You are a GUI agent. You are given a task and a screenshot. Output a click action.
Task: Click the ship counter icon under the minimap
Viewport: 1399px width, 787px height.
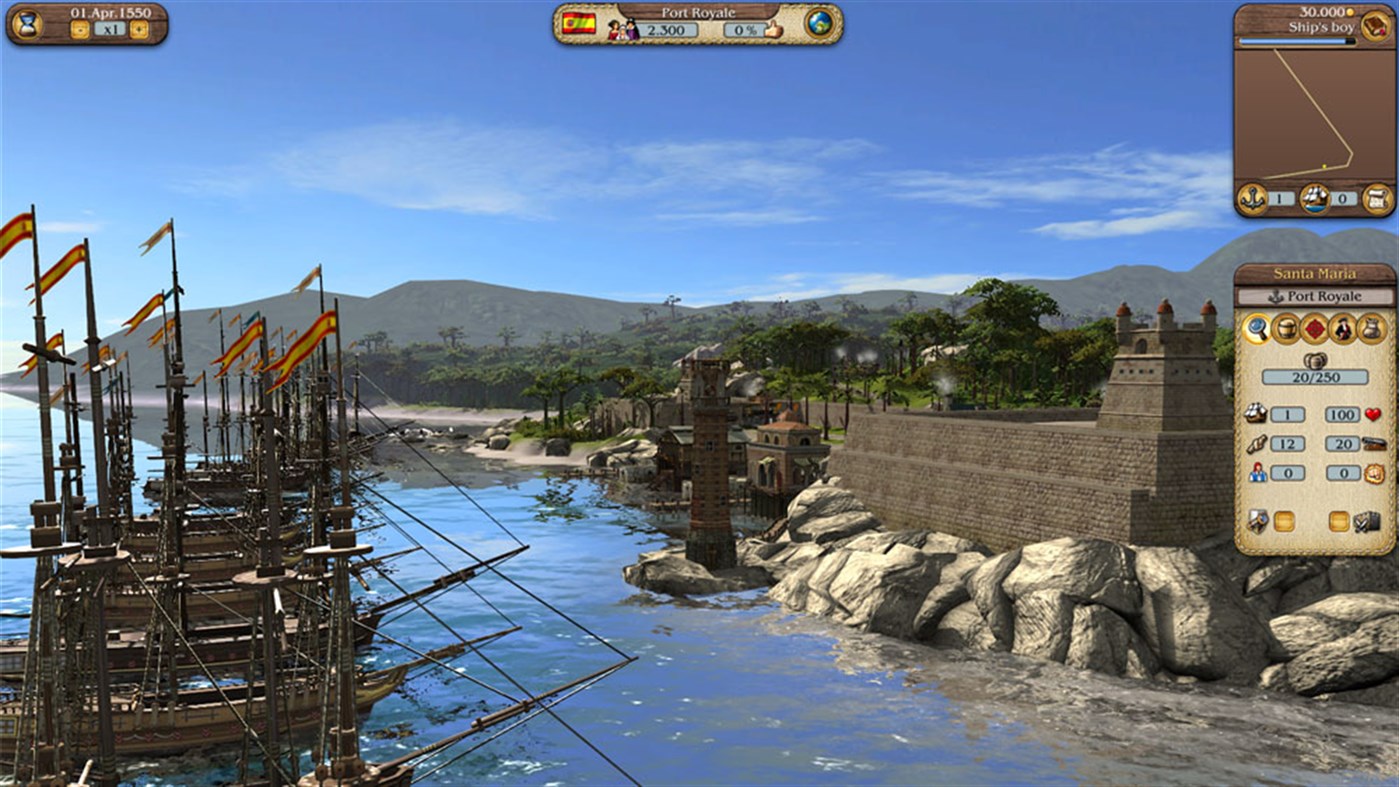1314,198
